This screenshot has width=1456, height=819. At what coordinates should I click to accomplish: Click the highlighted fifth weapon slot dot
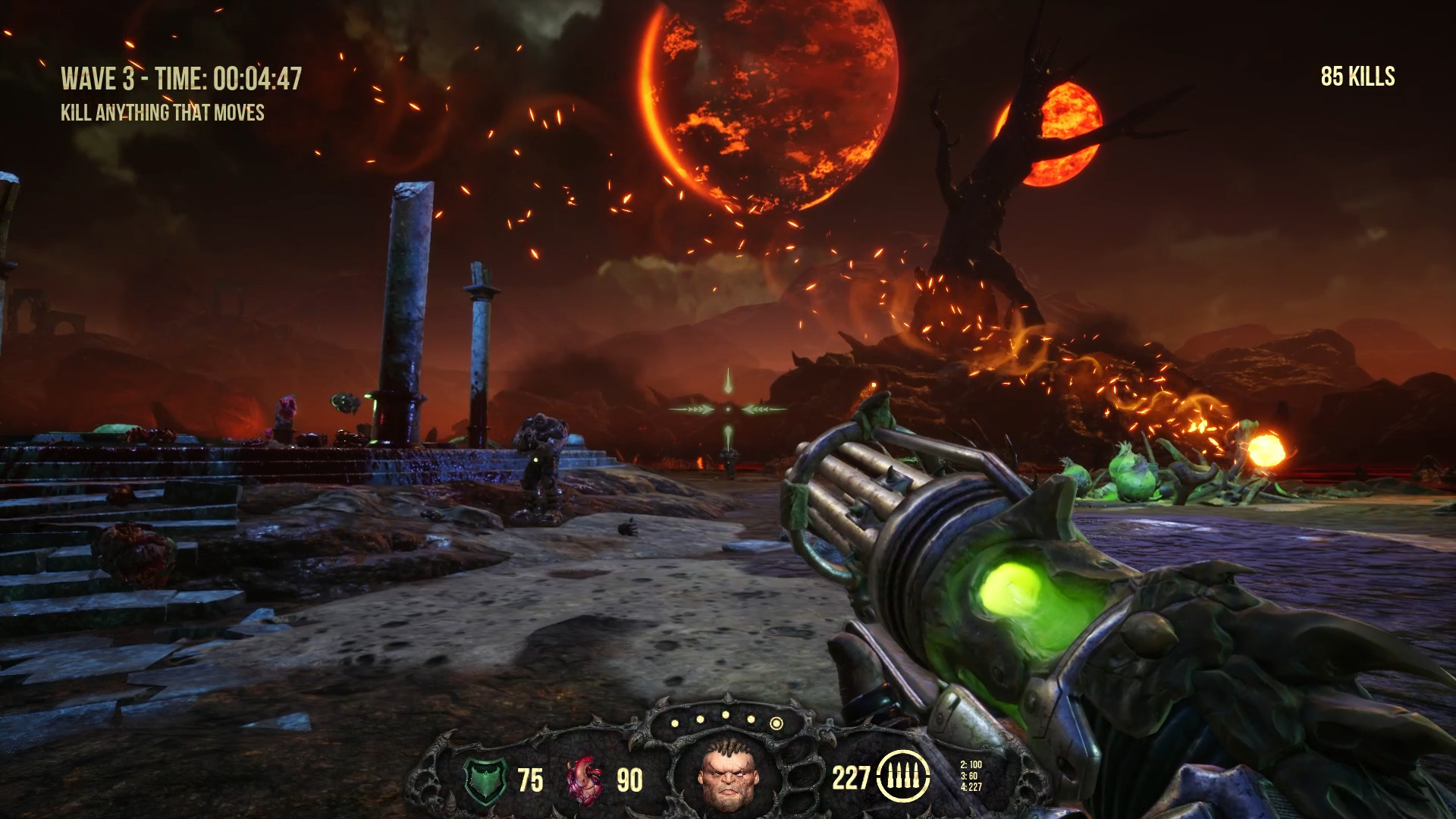point(777,723)
